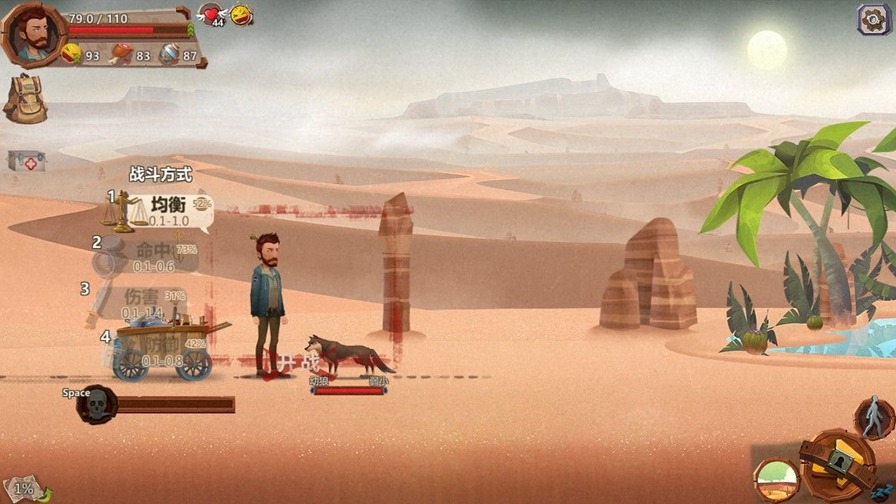Click the laughing face mood icon
The image size is (896, 504).
pyautogui.click(x=242, y=15)
